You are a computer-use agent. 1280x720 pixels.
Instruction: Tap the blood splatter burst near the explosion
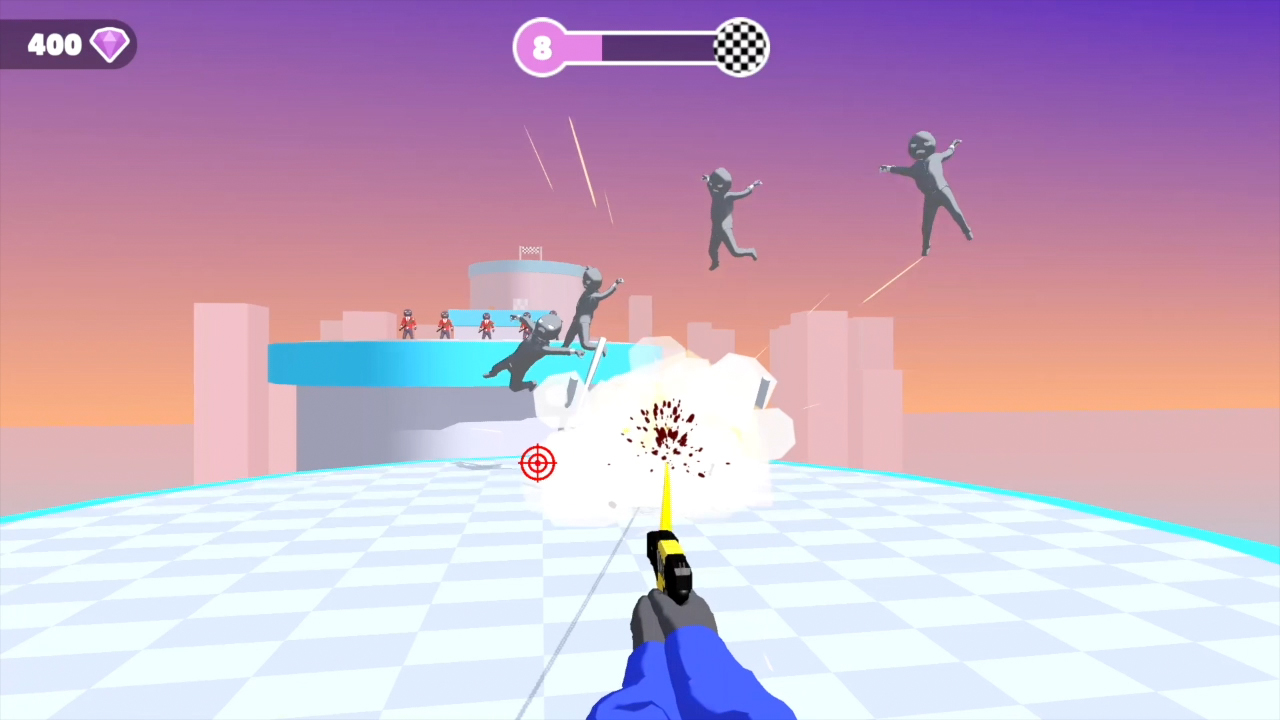[x=665, y=435]
